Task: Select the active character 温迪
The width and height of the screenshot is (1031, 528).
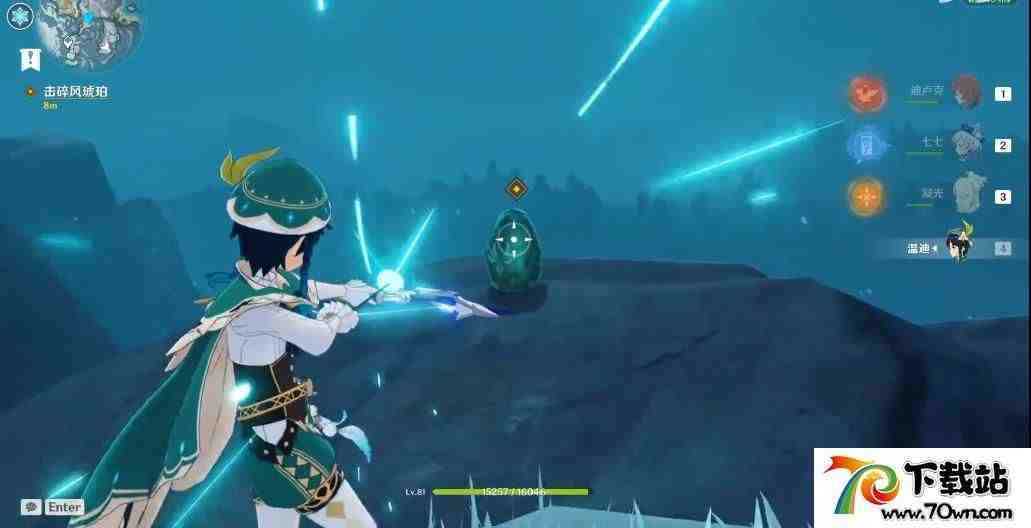Action: 958,247
